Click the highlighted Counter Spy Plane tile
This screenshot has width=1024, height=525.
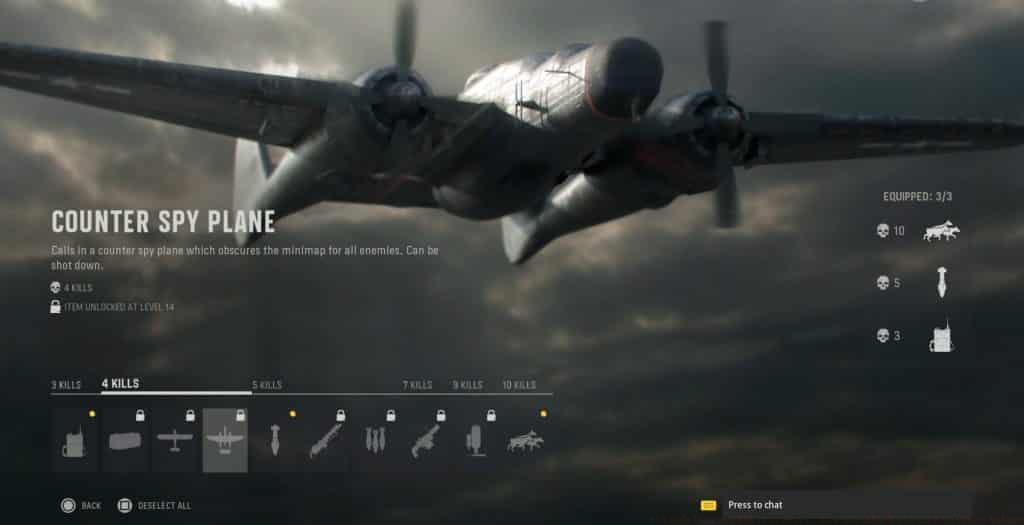tap(225, 441)
